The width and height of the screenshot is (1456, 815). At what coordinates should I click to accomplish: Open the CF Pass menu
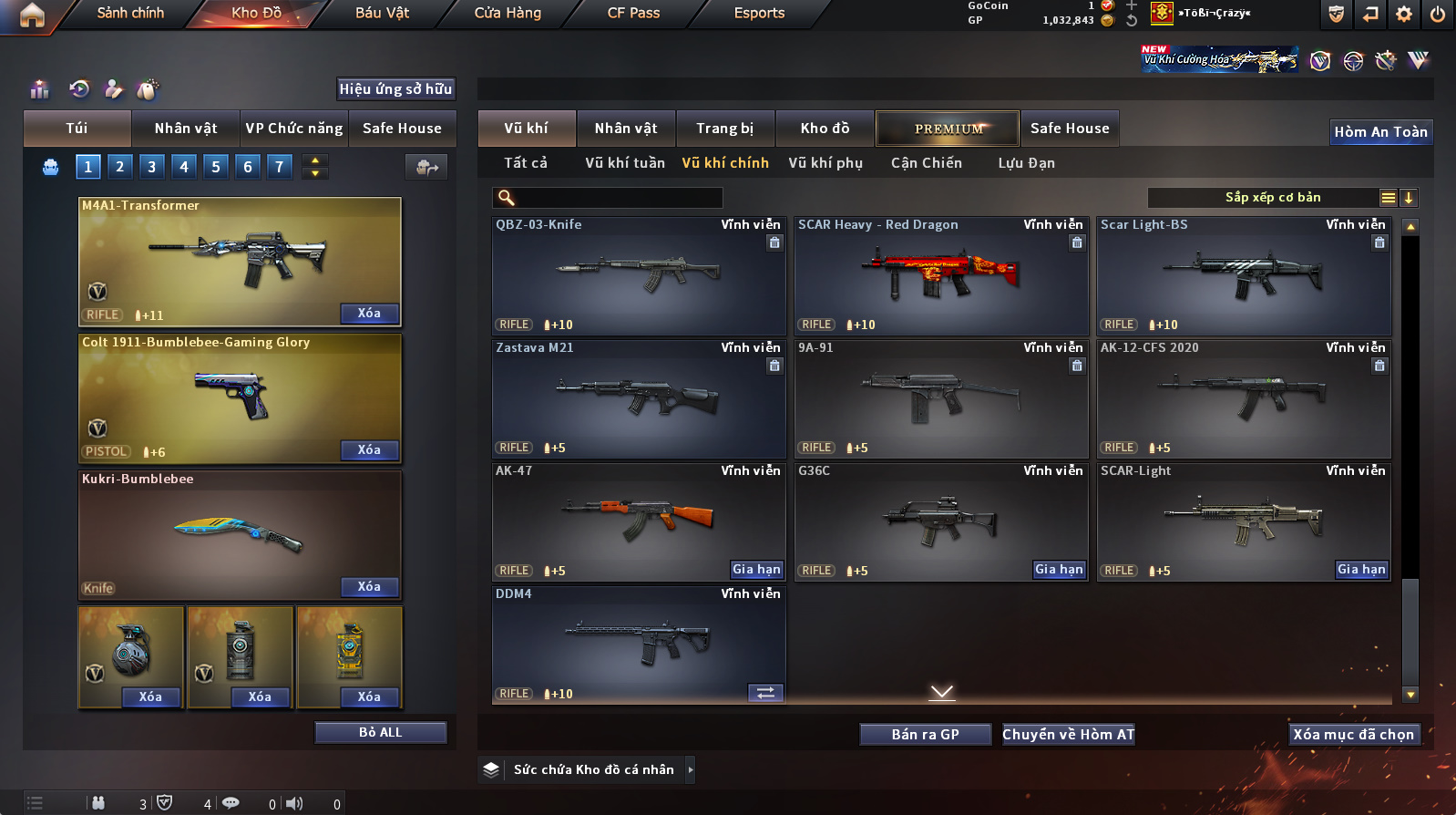[x=633, y=13]
